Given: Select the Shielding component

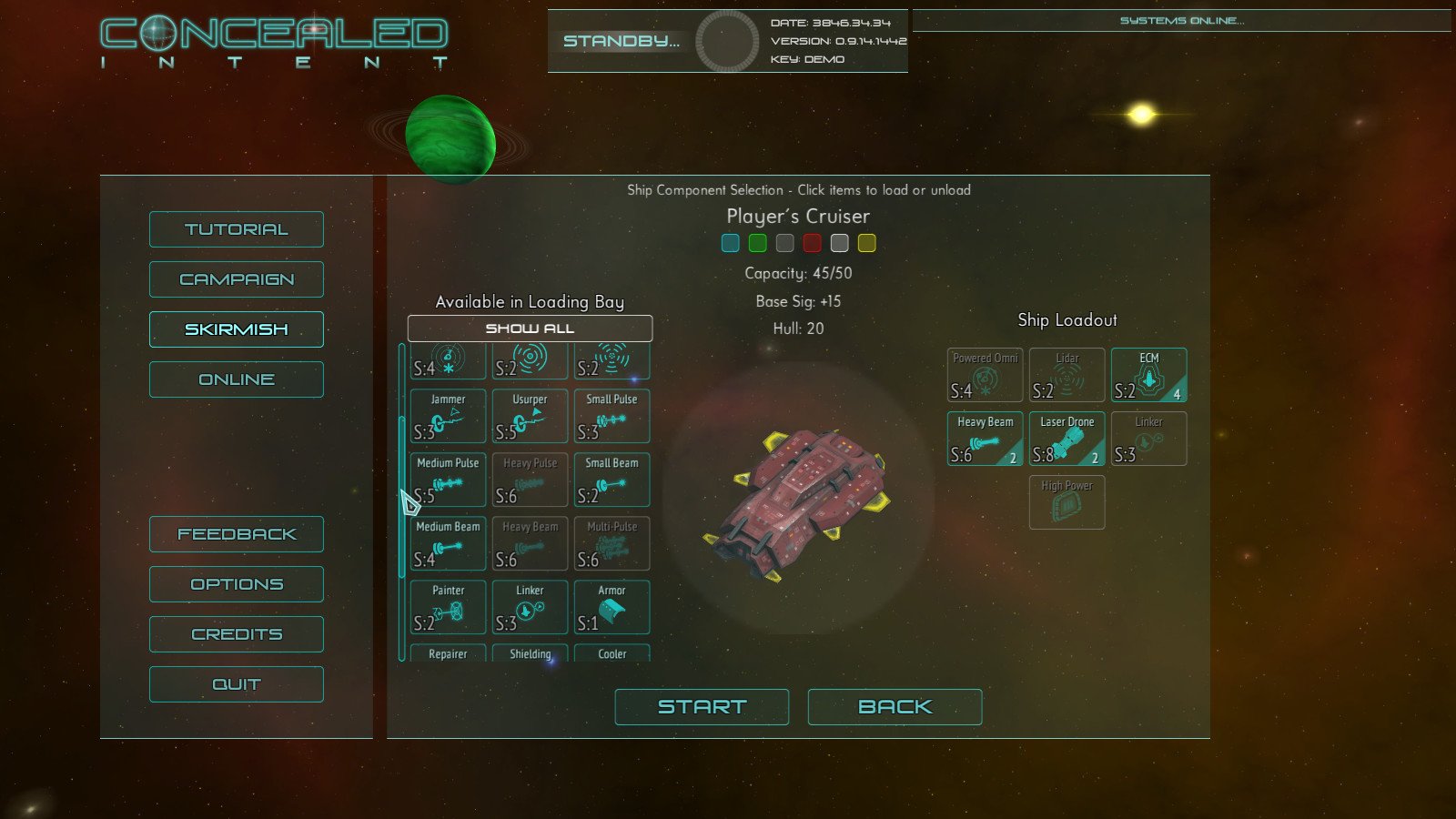Looking at the screenshot, I should click(530, 654).
